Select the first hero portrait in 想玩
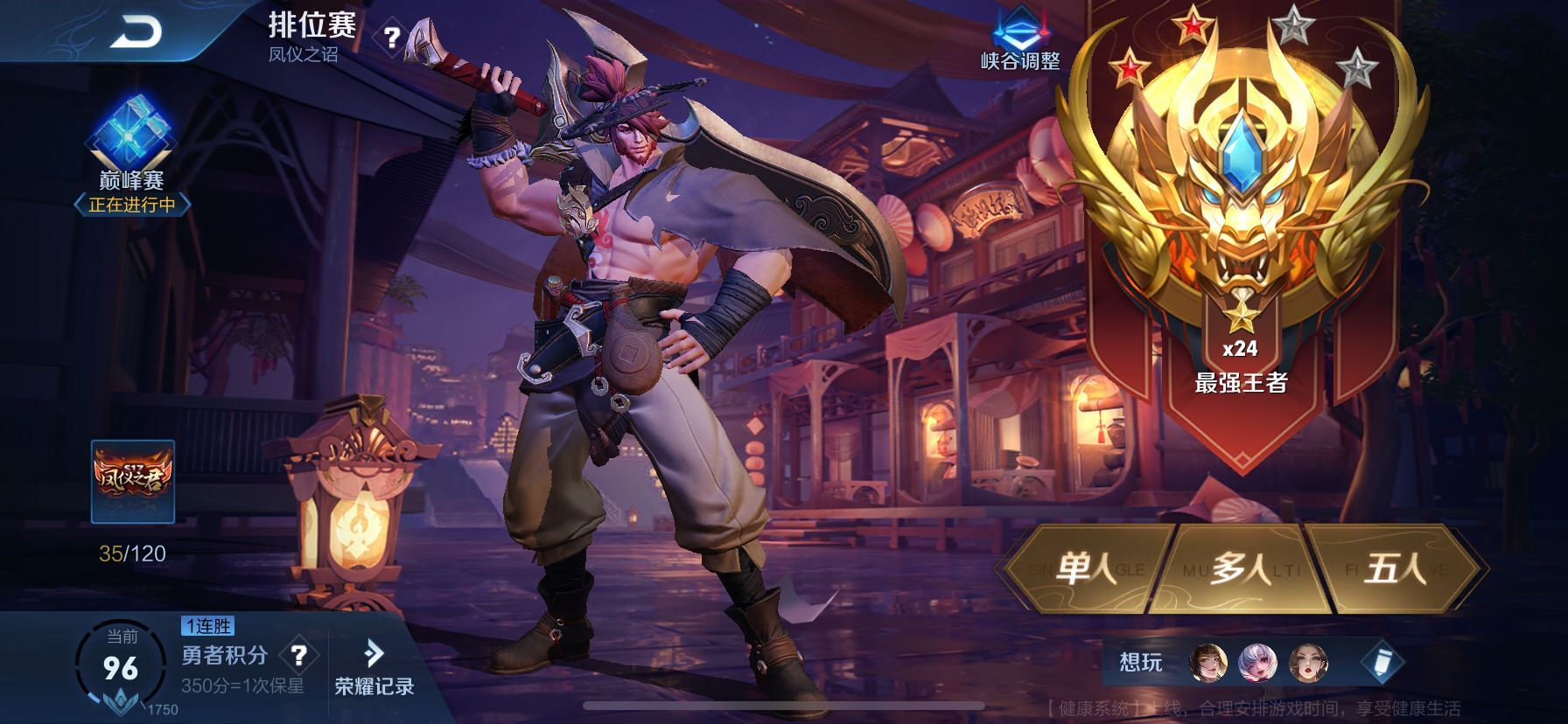Screen dimensions: 1568x724 [x=1208, y=663]
